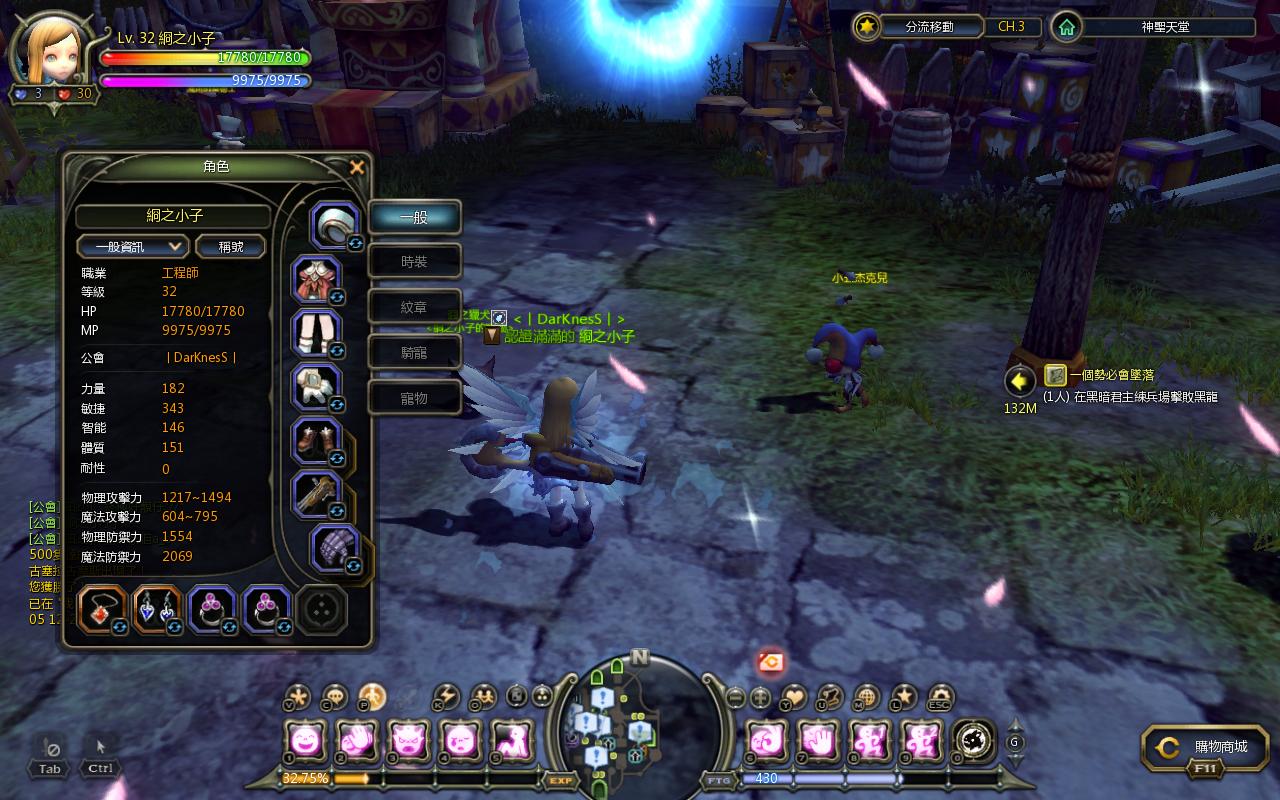Use the waving hand emote in slot 2
1280x800 pixels.
[357, 742]
